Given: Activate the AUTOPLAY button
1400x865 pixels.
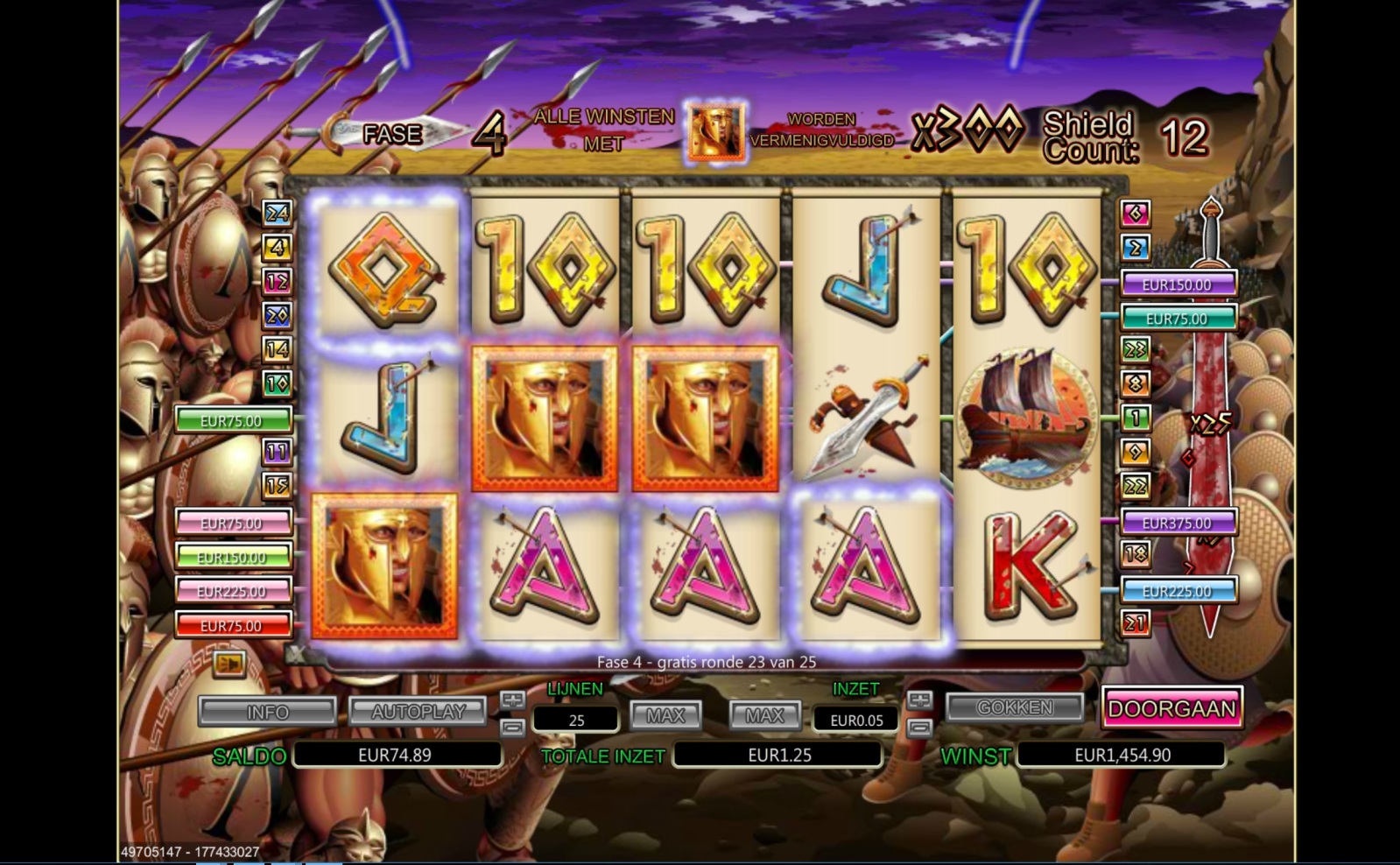Looking at the screenshot, I should (x=418, y=712).
